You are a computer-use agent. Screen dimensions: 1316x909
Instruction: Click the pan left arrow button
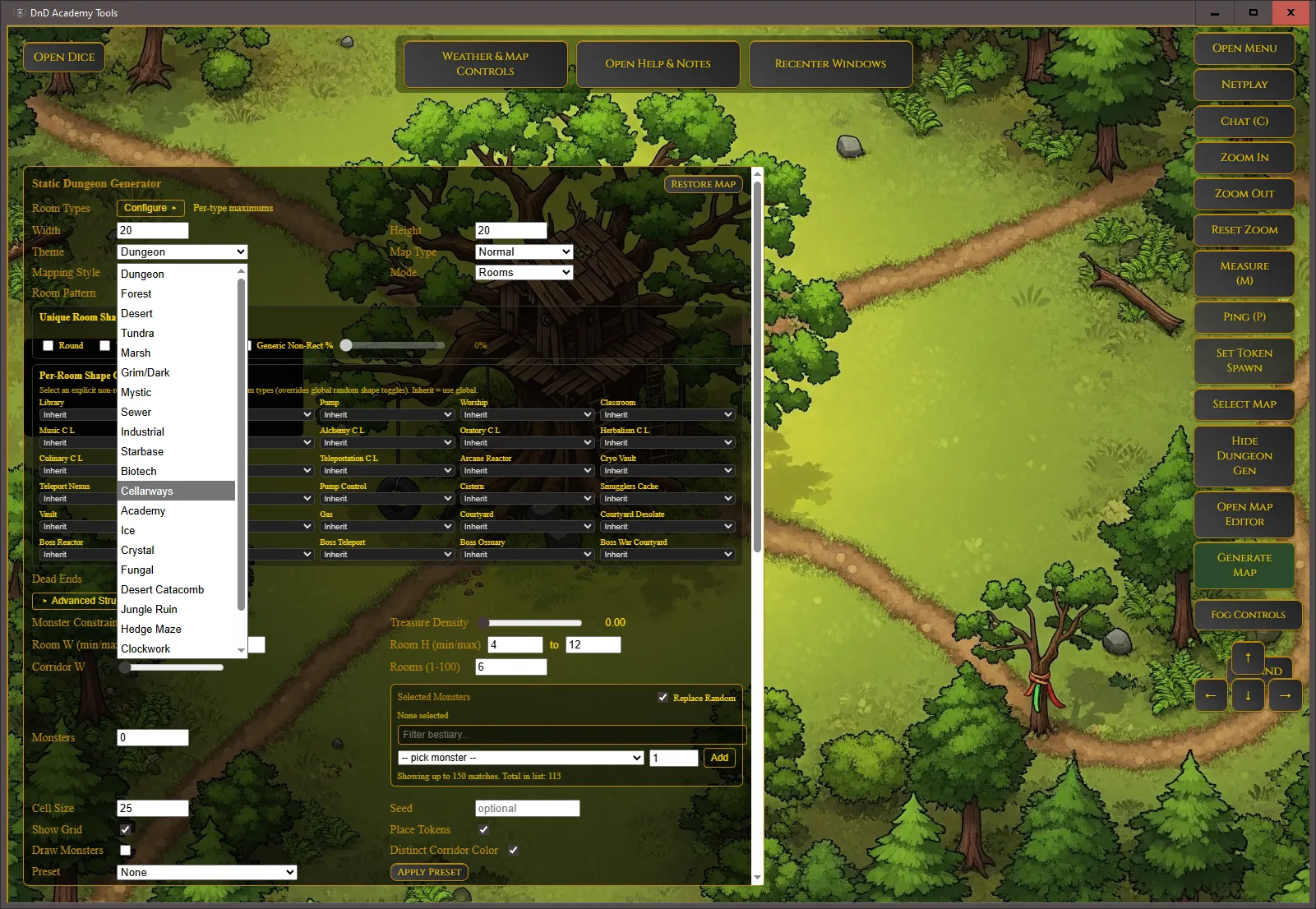click(1211, 695)
